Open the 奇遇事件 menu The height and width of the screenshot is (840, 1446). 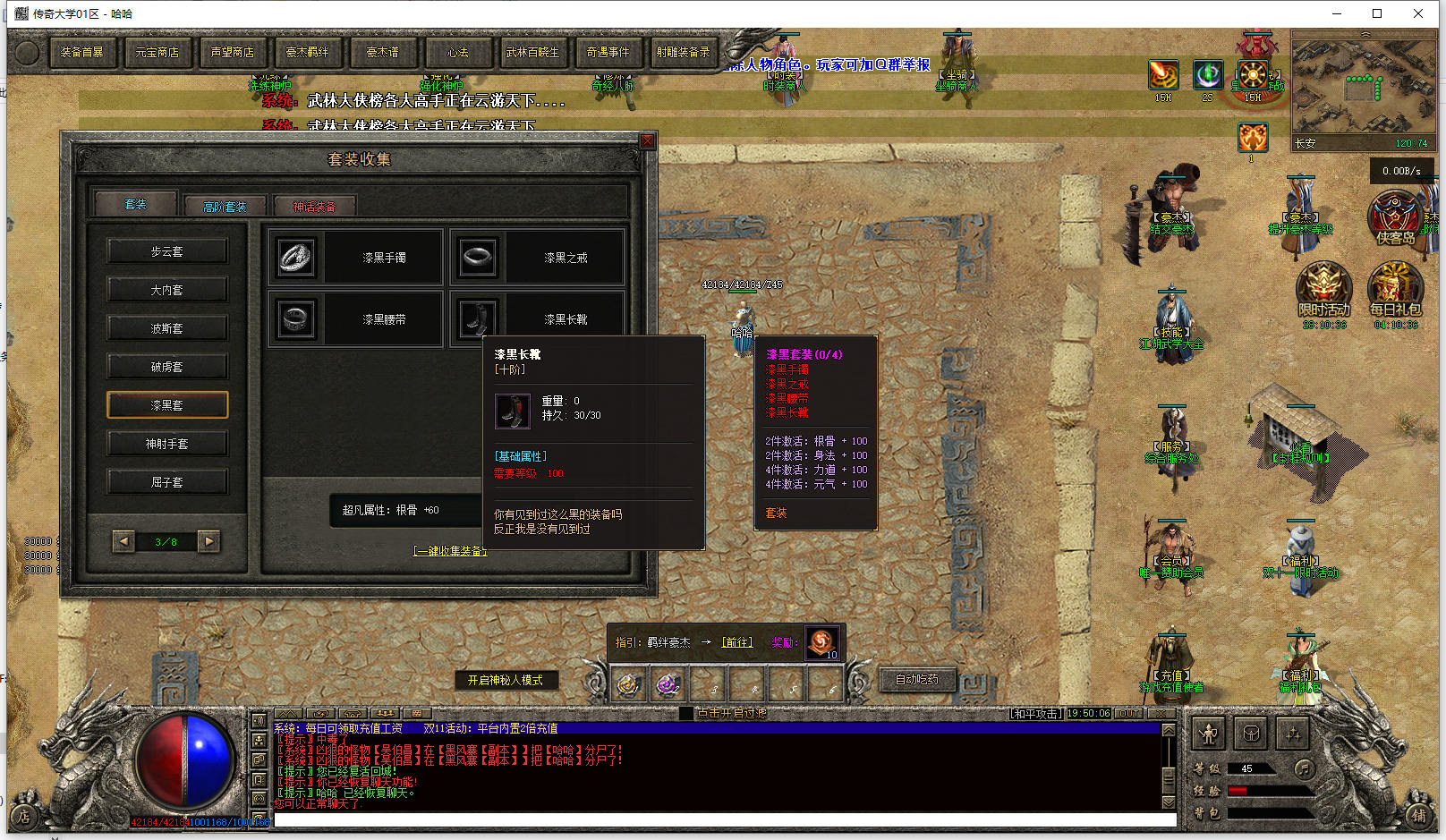608,53
